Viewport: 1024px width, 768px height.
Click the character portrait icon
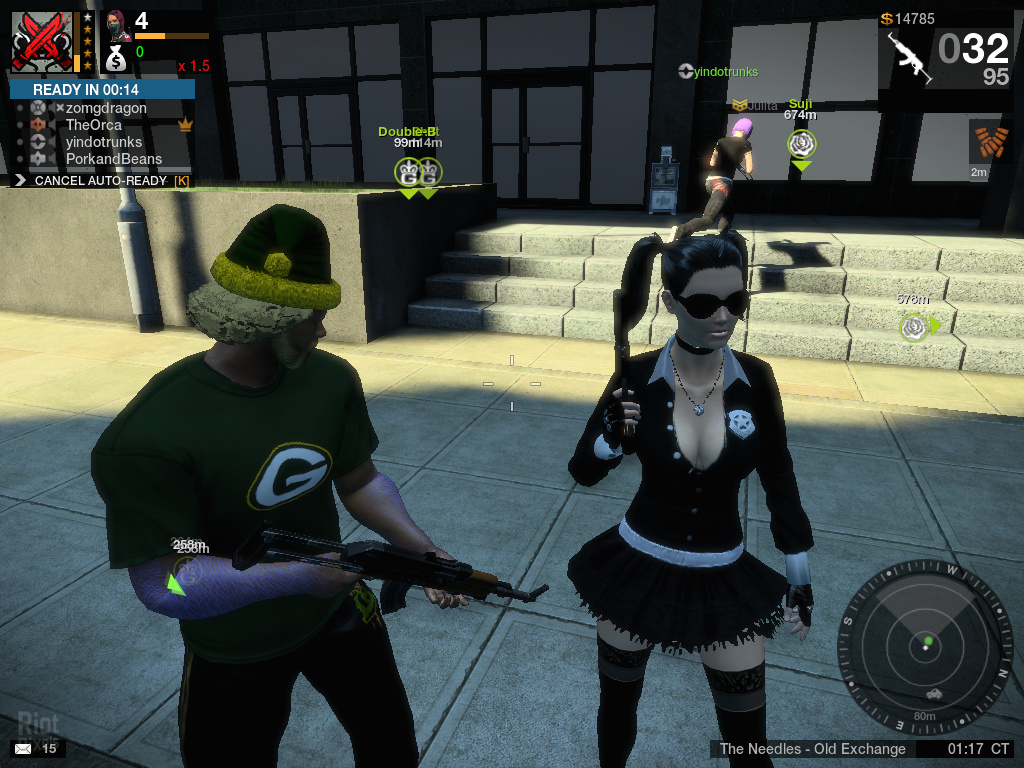(118, 24)
